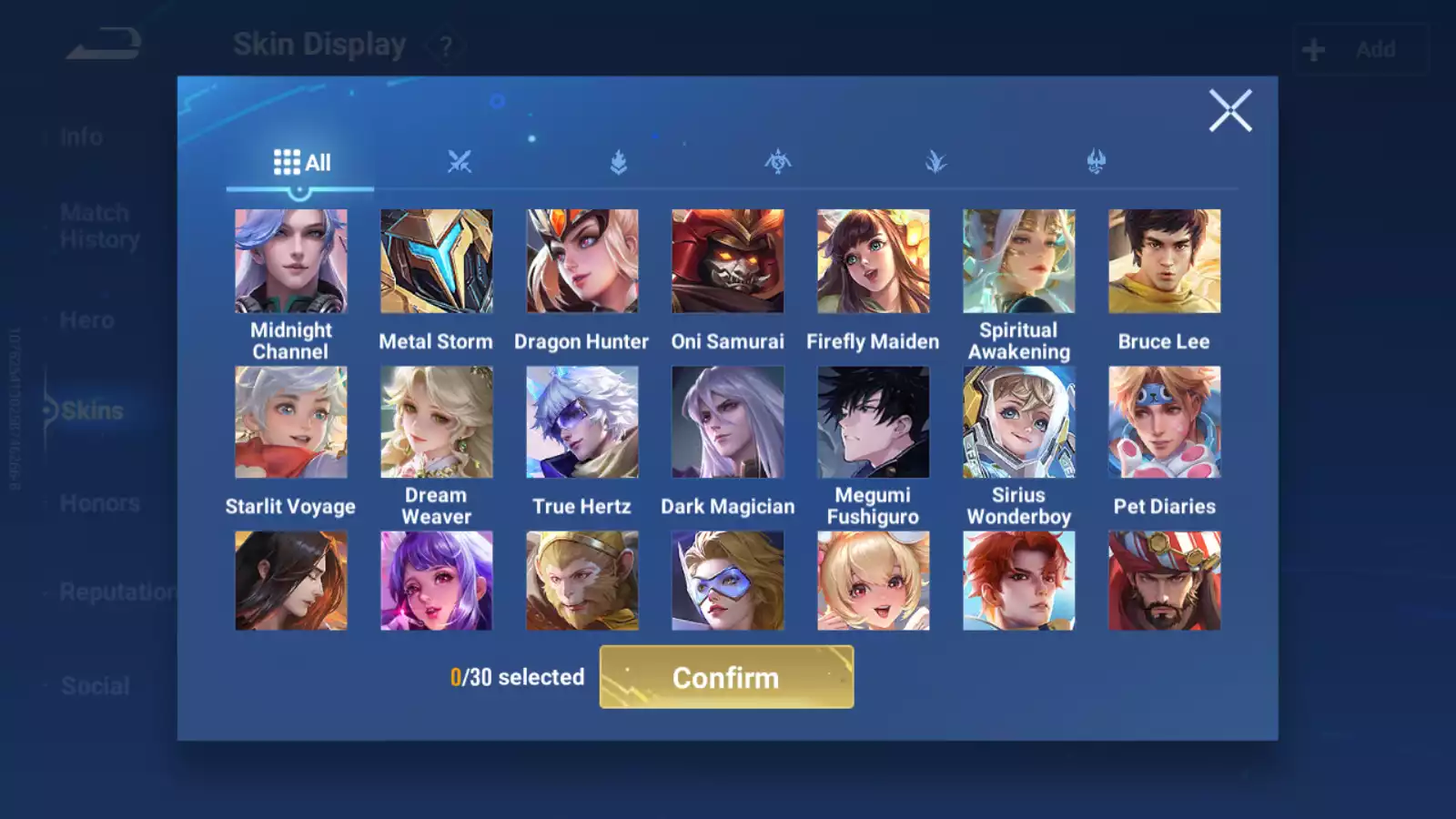This screenshot has width=1456, height=819.
Task: Pick the Dark Magician skin
Action: coord(728,422)
